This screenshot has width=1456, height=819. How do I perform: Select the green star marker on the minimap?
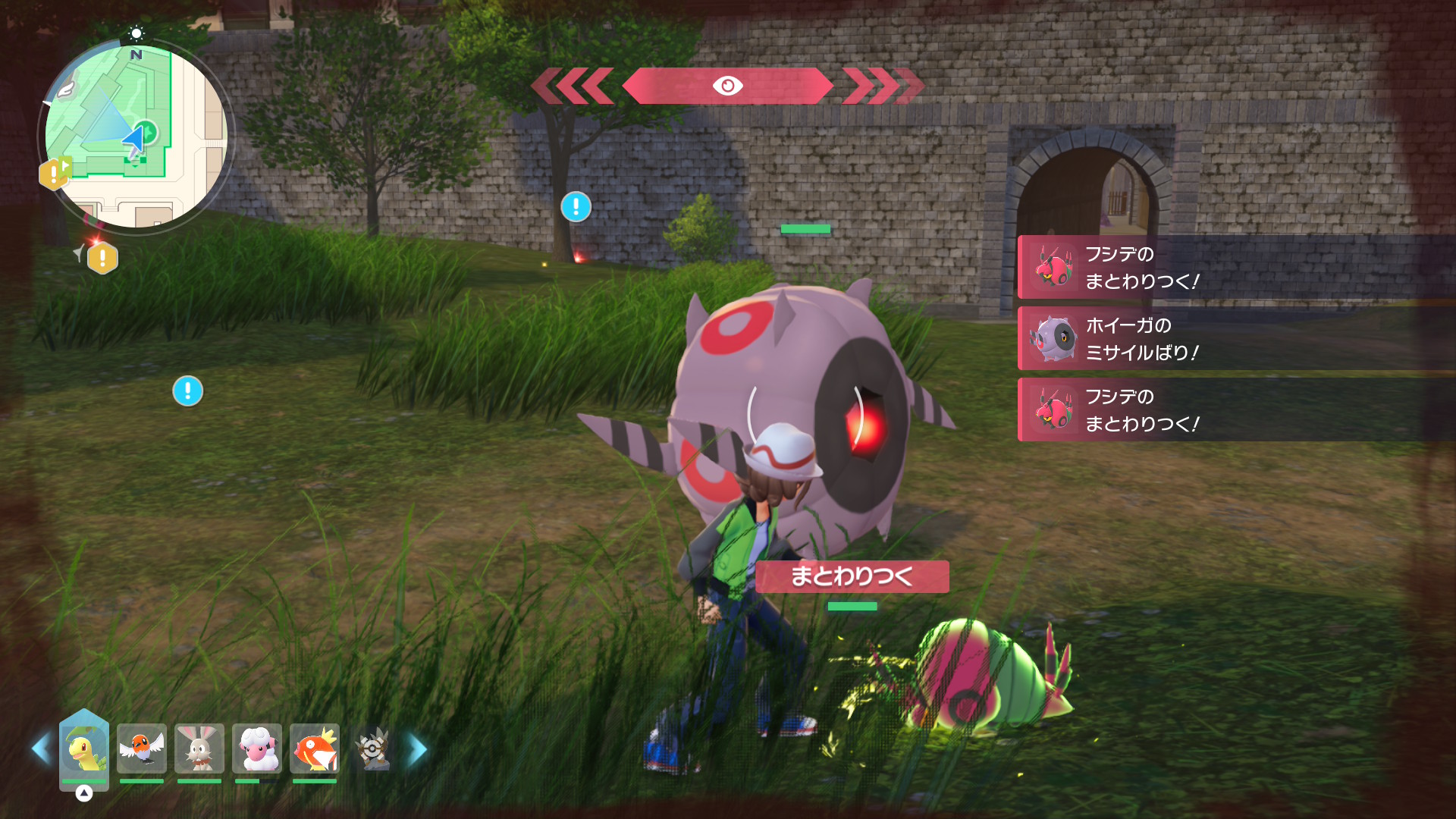click(x=147, y=133)
